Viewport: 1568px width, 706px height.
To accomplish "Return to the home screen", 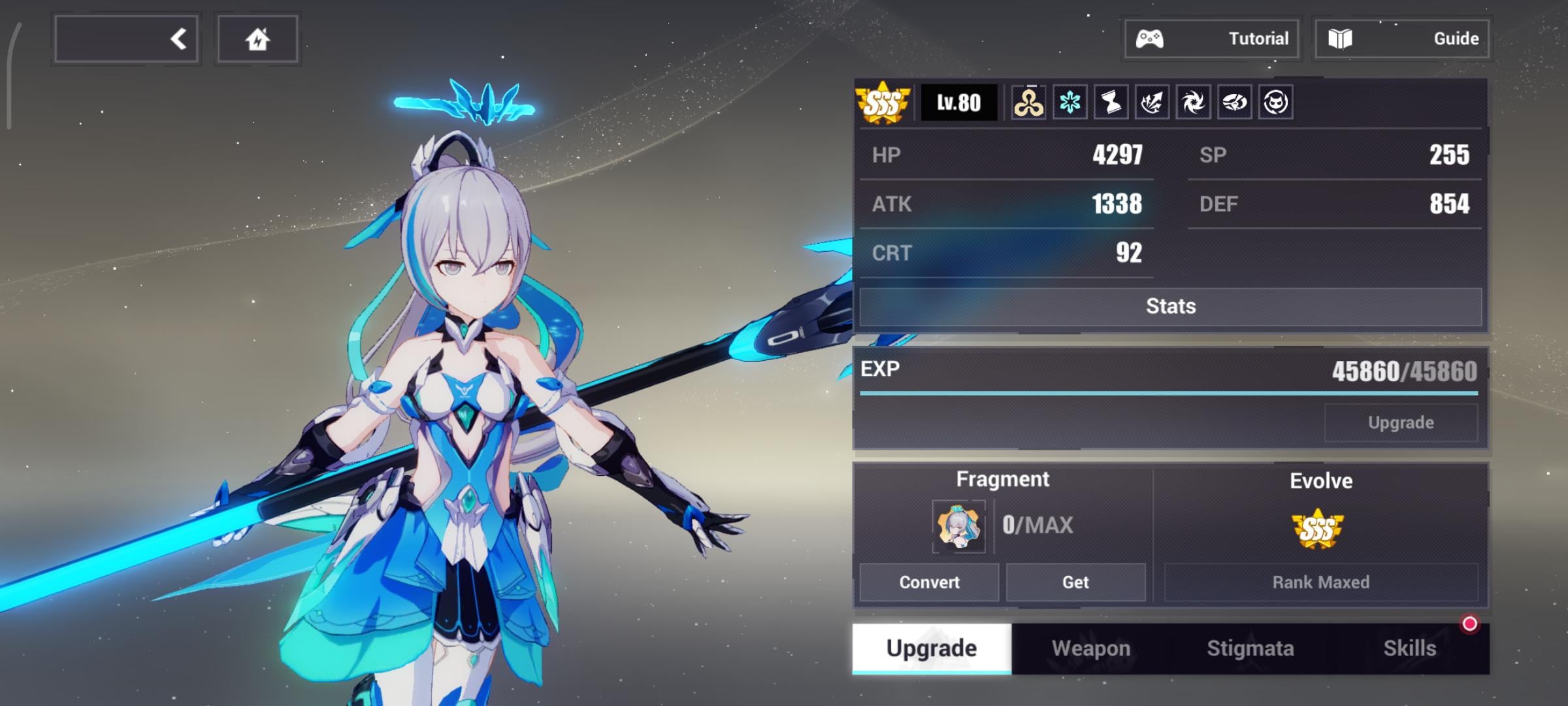I will point(257,39).
